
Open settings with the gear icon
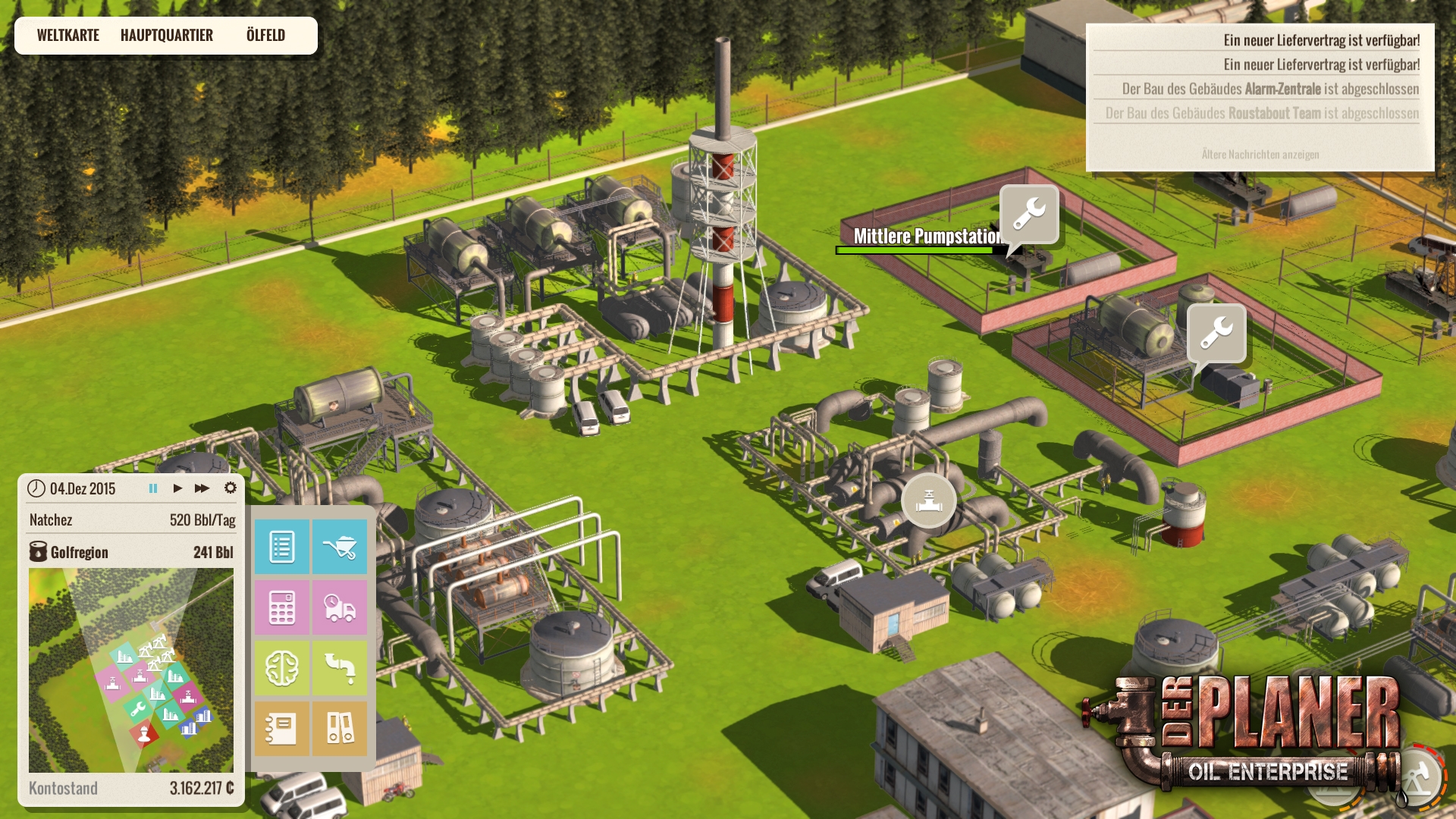(x=231, y=488)
